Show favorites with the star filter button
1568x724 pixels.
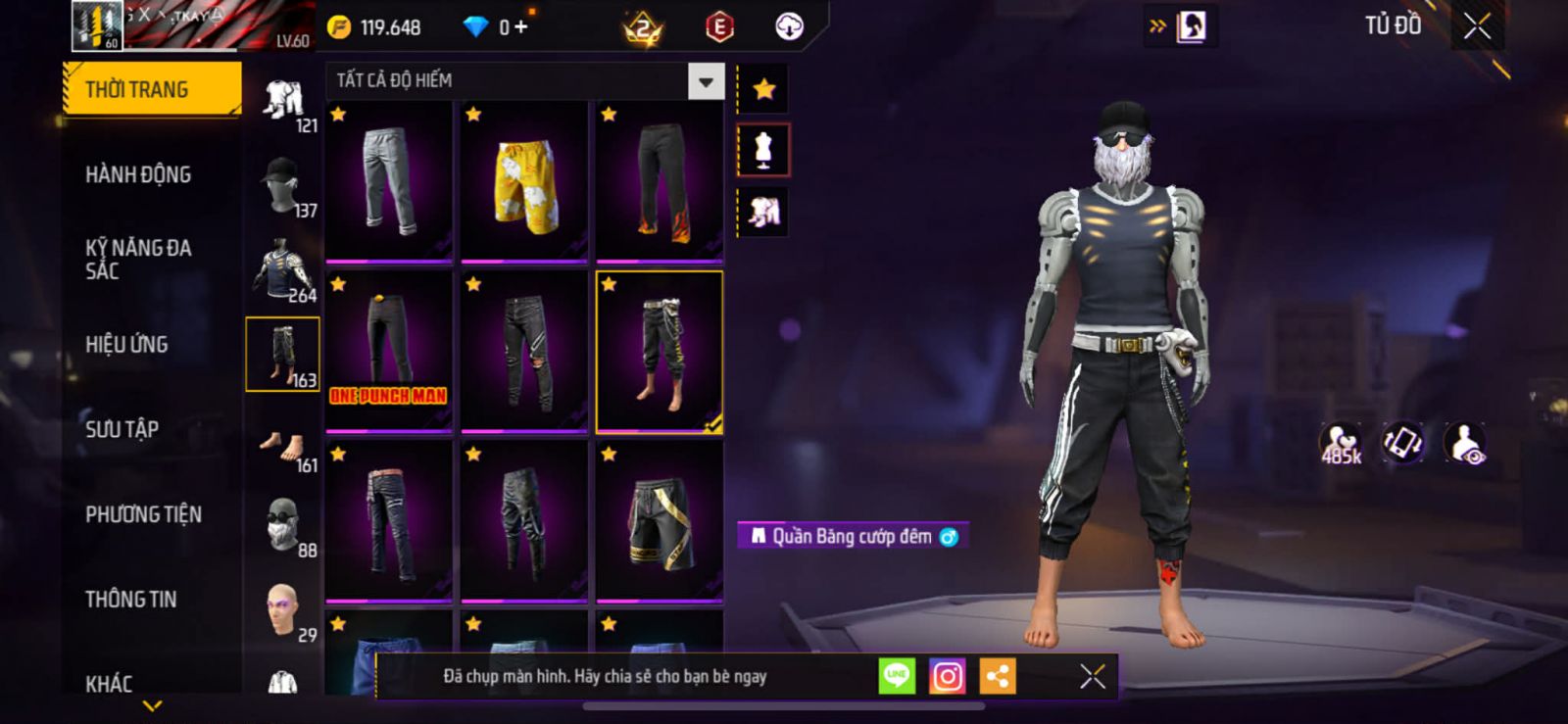763,89
